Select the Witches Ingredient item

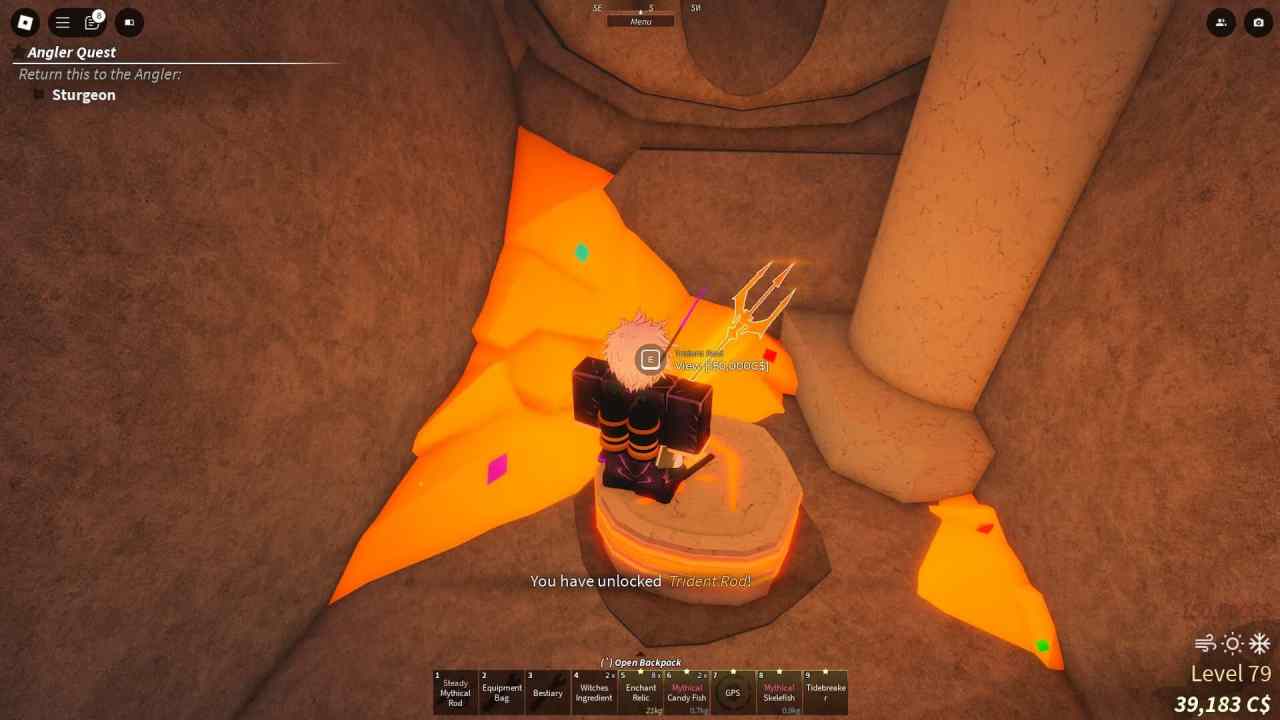[x=593, y=691]
